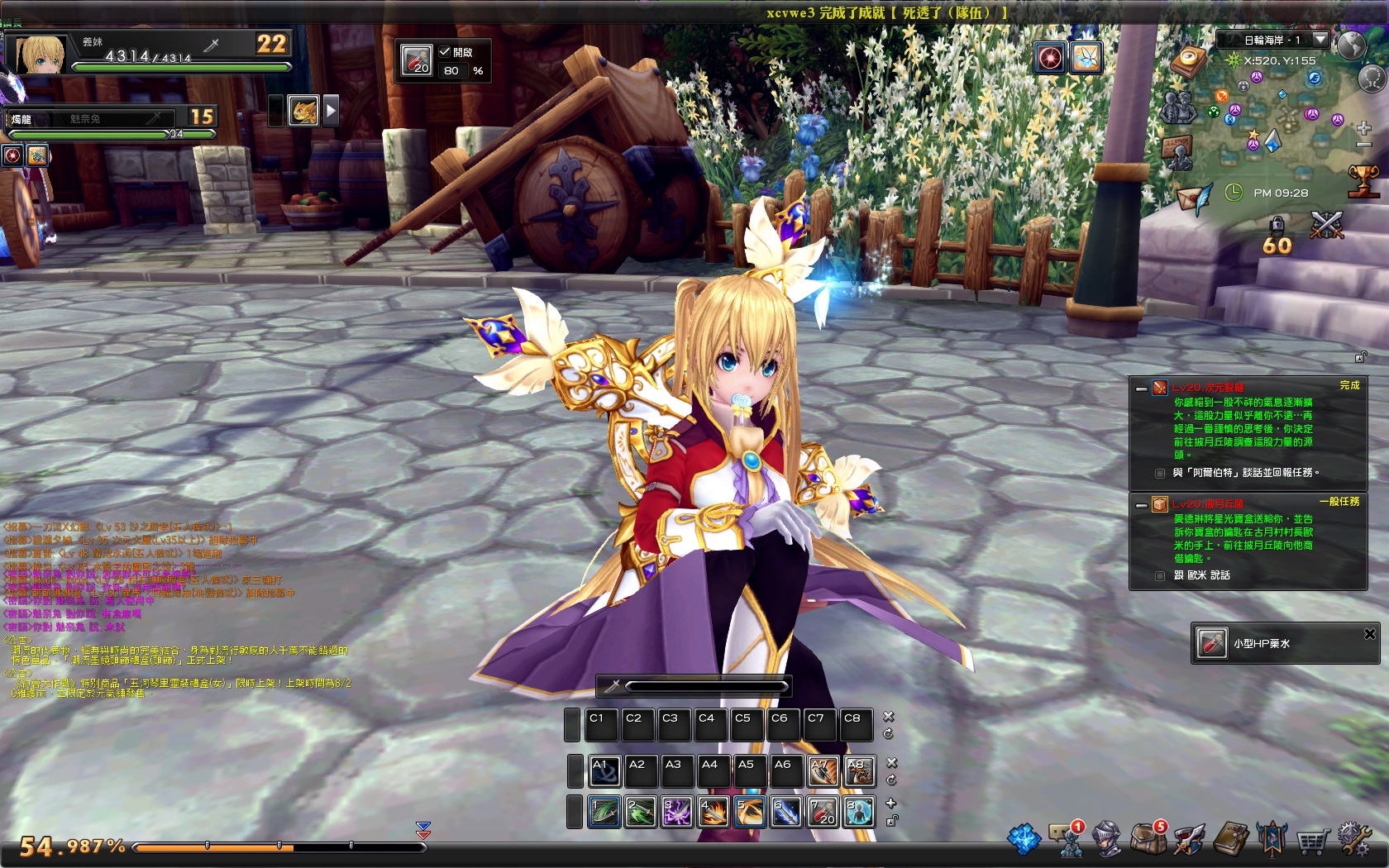Viewport: 1389px width, 868px height.
Task: Check the 跟歐米說話 quest objective box
Action: (1160, 576)
